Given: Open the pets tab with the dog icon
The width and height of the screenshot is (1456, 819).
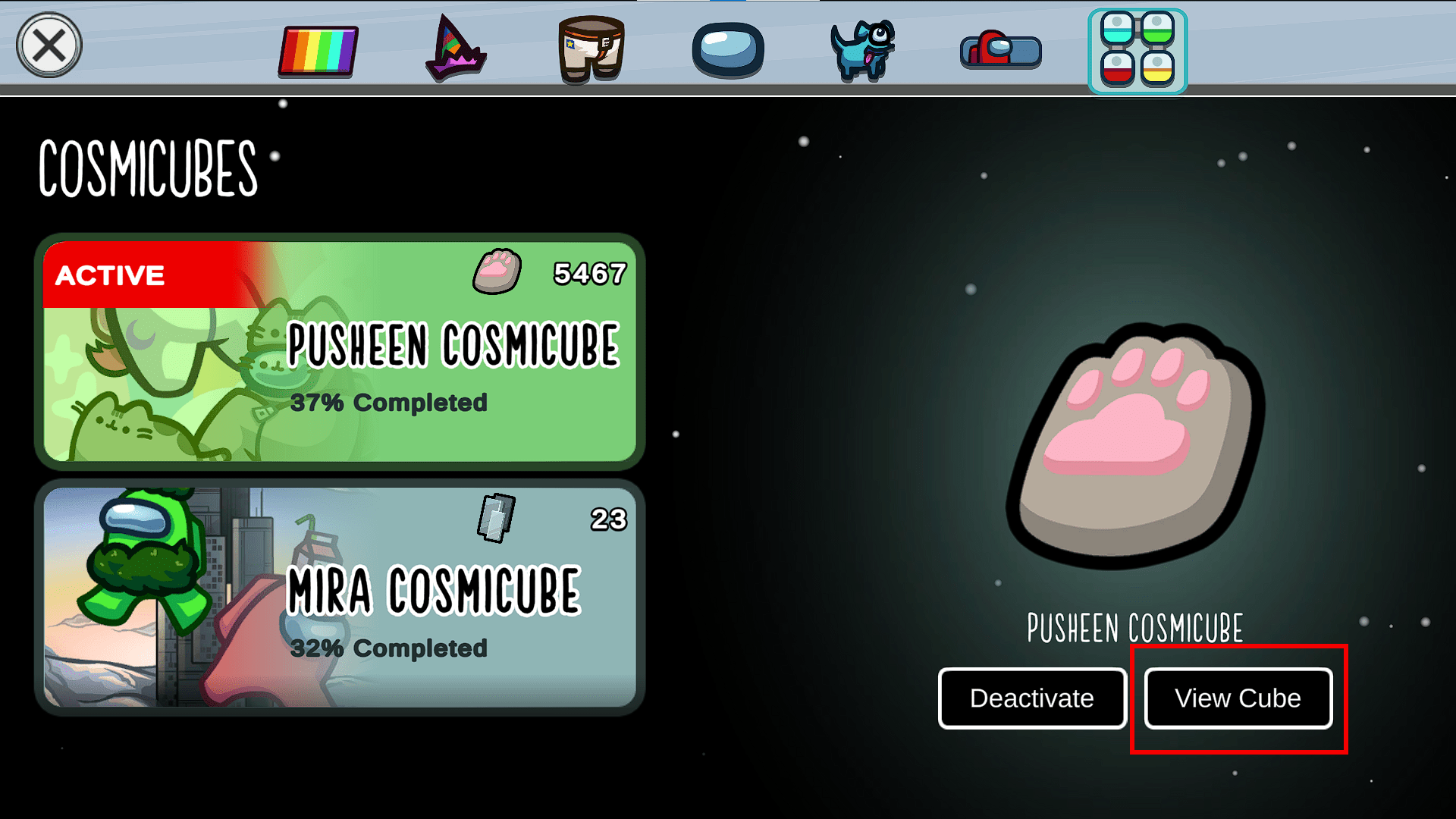Looking at the screenshot, I should click(x=863, y=52).
